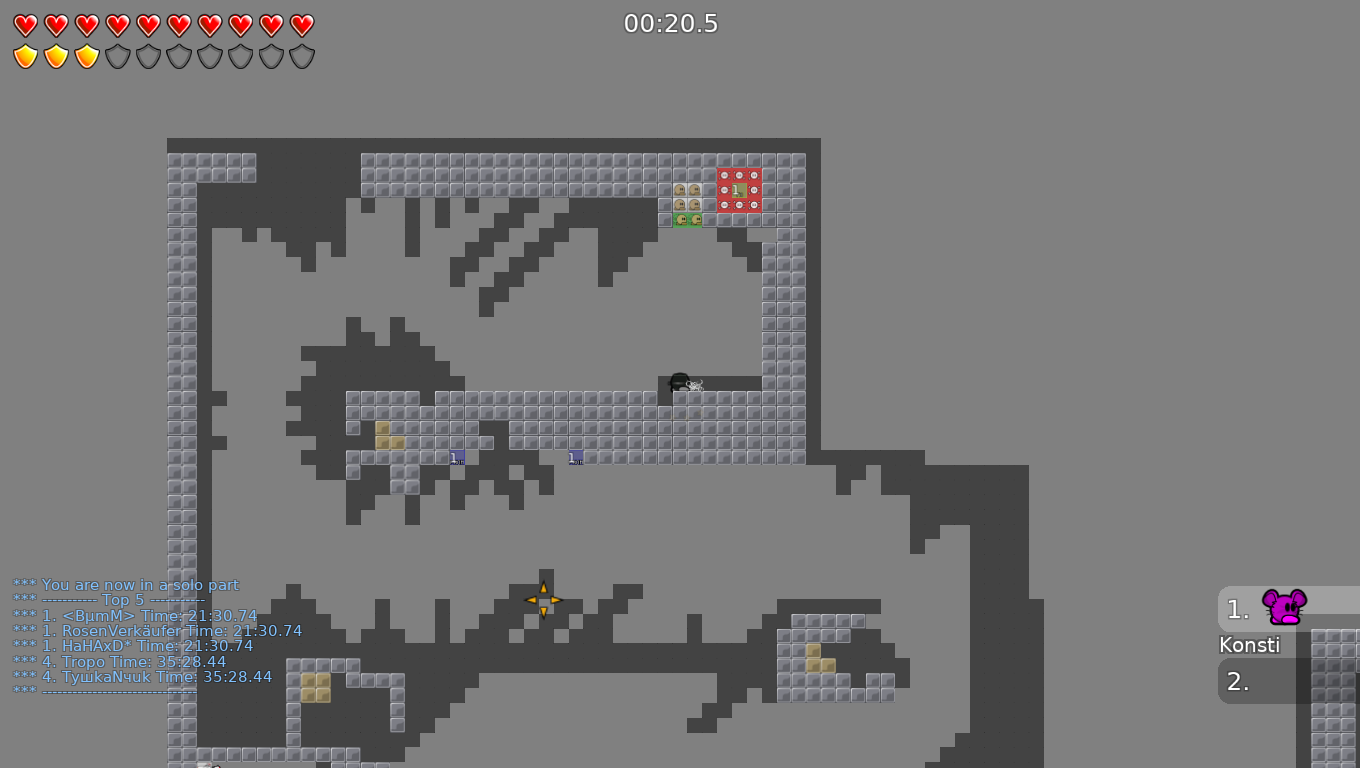Toggle the left purple switch tile marked 1
This screenshot has width=1360, height=768.
pos(457,456)
